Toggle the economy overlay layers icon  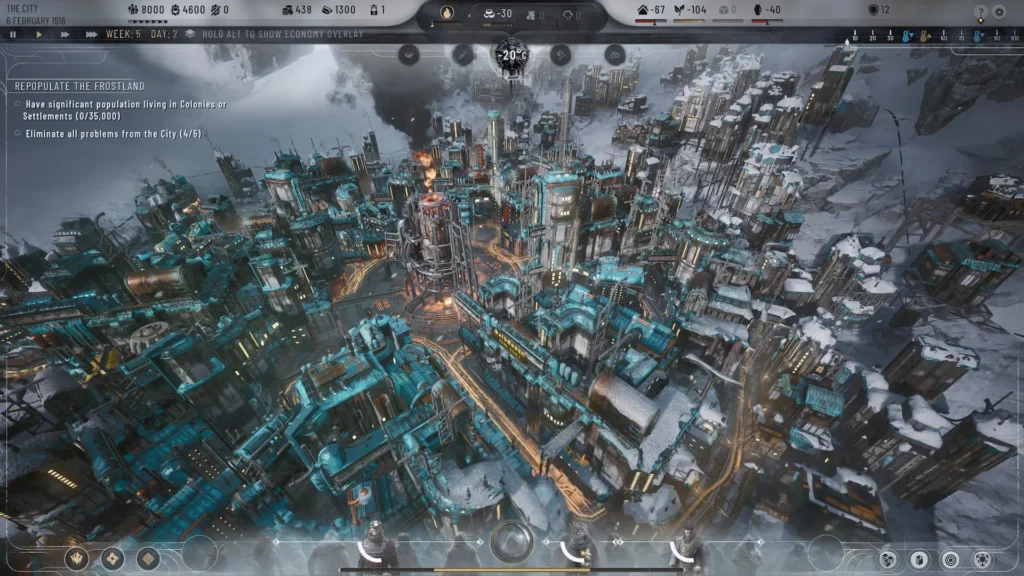(189, 34)
